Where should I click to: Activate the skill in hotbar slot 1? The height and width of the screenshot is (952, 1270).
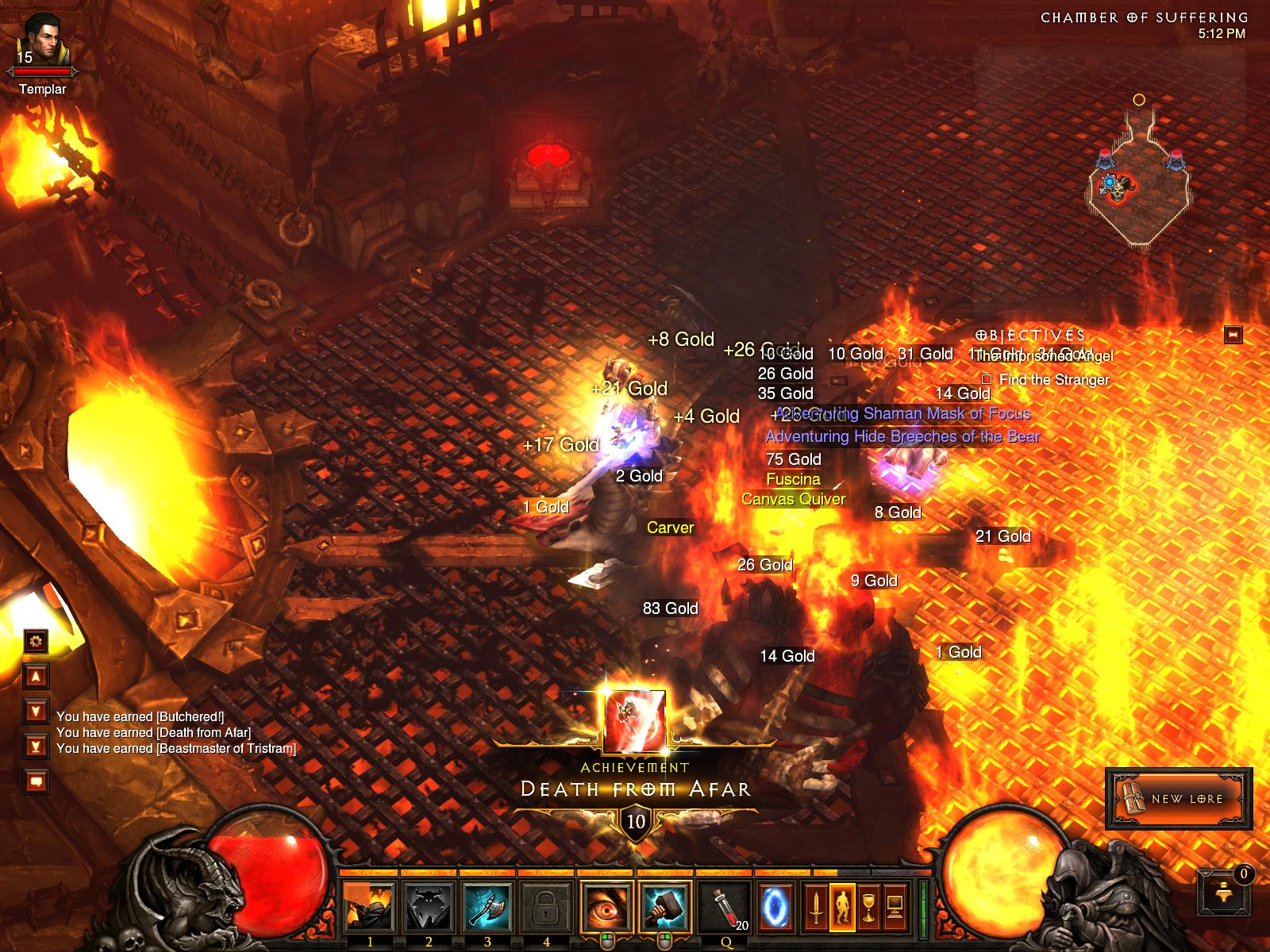click(x=370, y=906)
